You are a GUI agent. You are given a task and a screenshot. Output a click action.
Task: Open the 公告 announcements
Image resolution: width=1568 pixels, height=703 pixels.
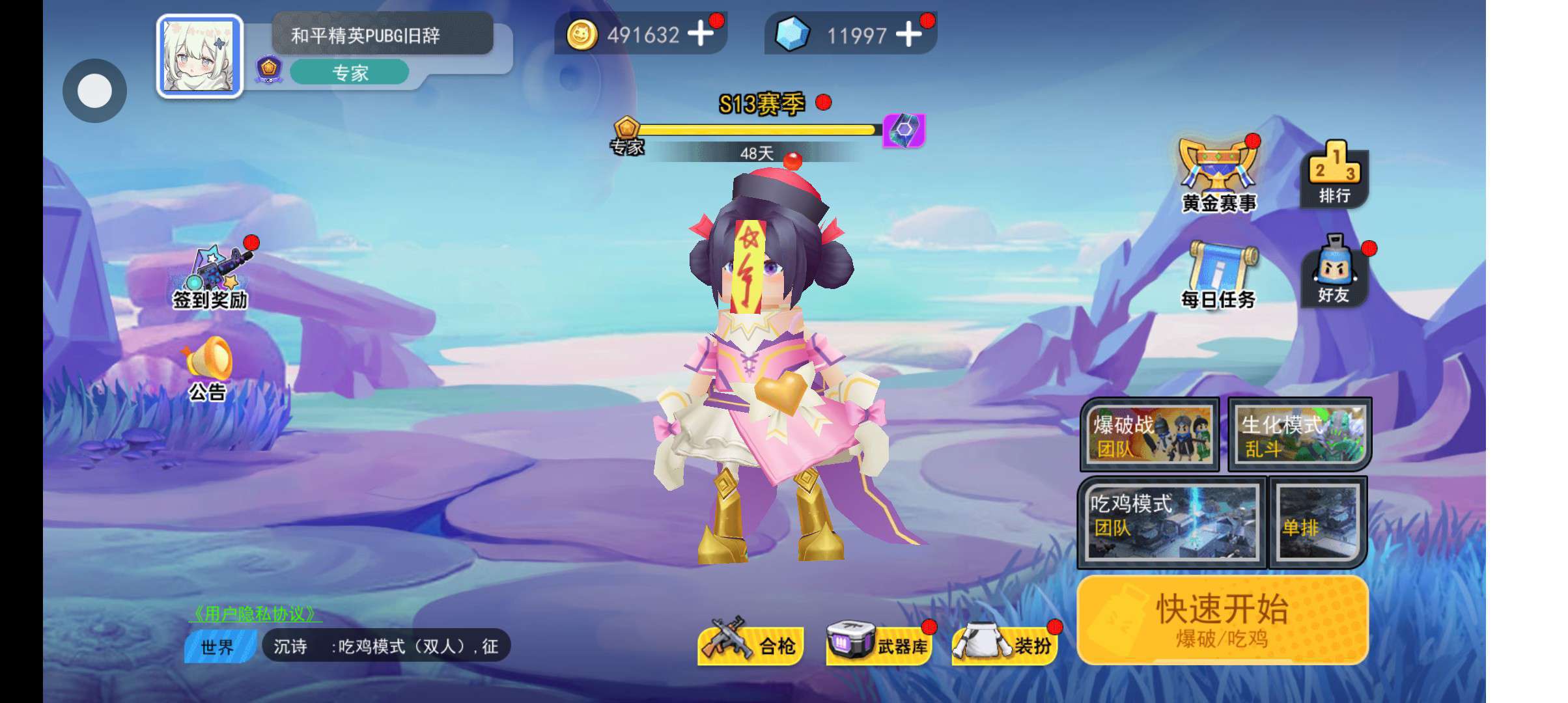[x=208, y=369]
